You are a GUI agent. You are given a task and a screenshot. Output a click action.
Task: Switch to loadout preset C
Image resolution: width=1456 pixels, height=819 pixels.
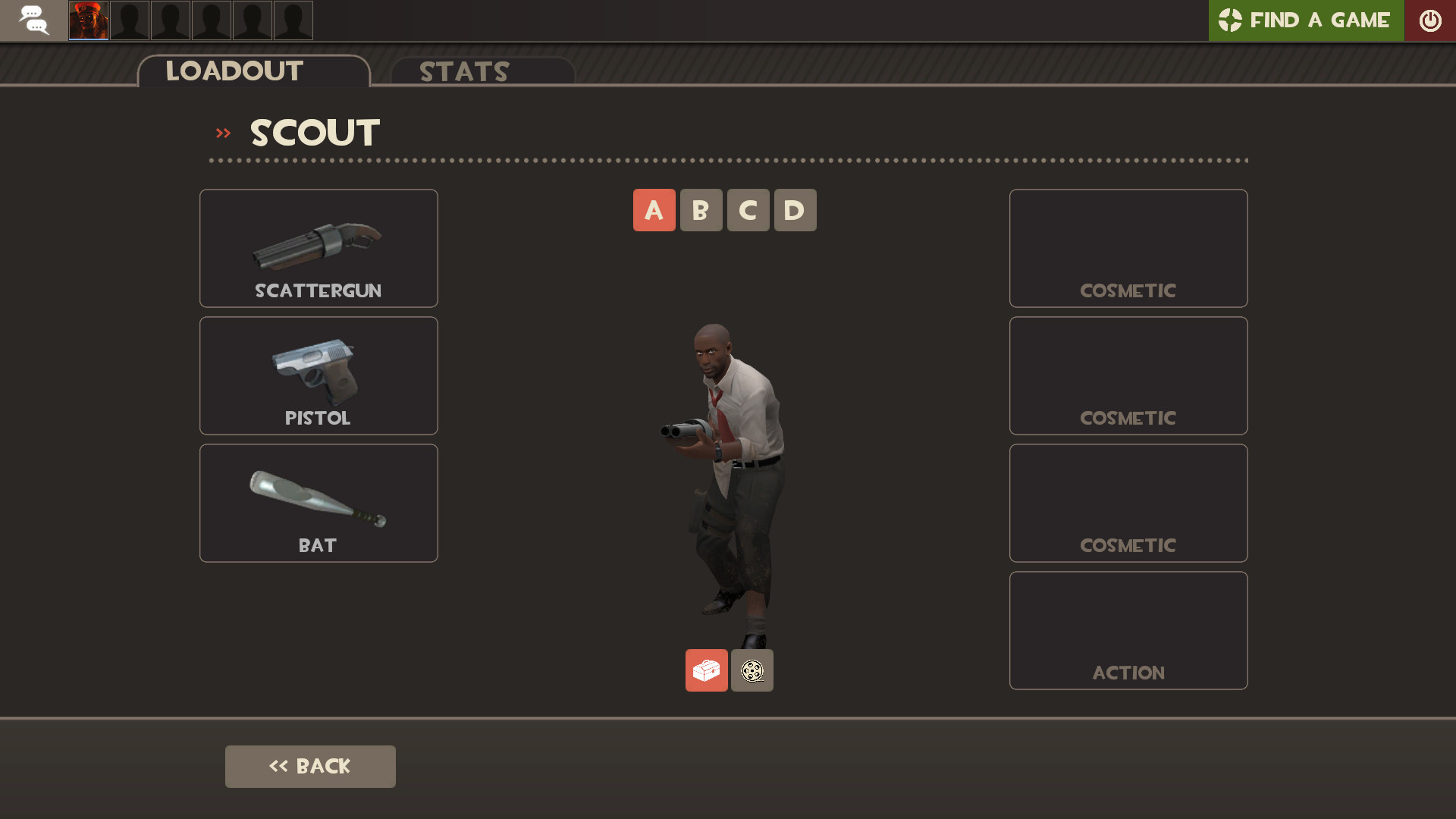point(748,210)
